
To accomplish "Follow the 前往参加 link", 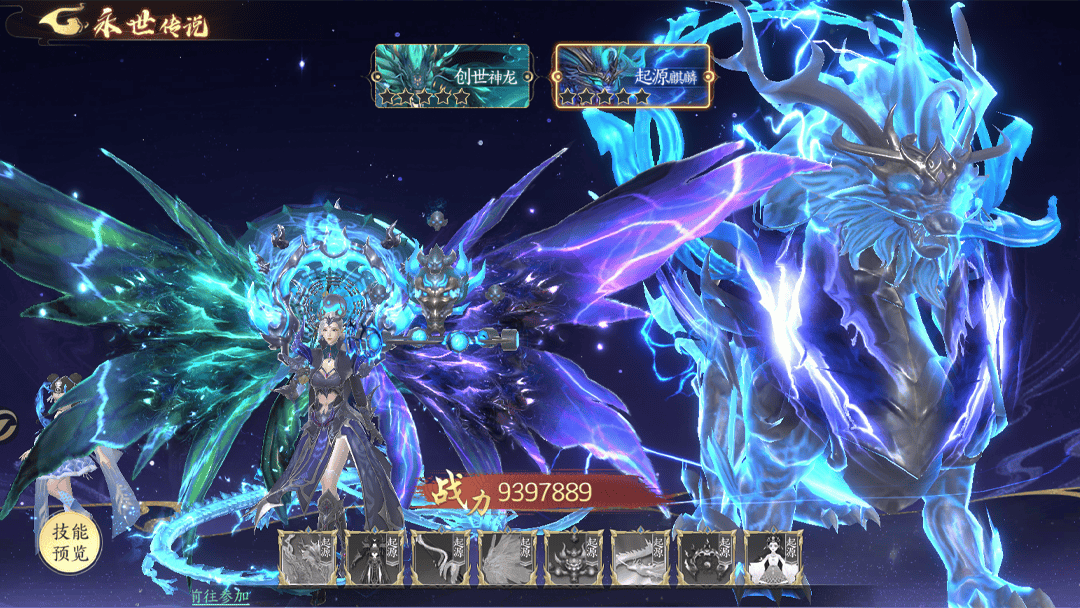I will click(x=219, y=596).
